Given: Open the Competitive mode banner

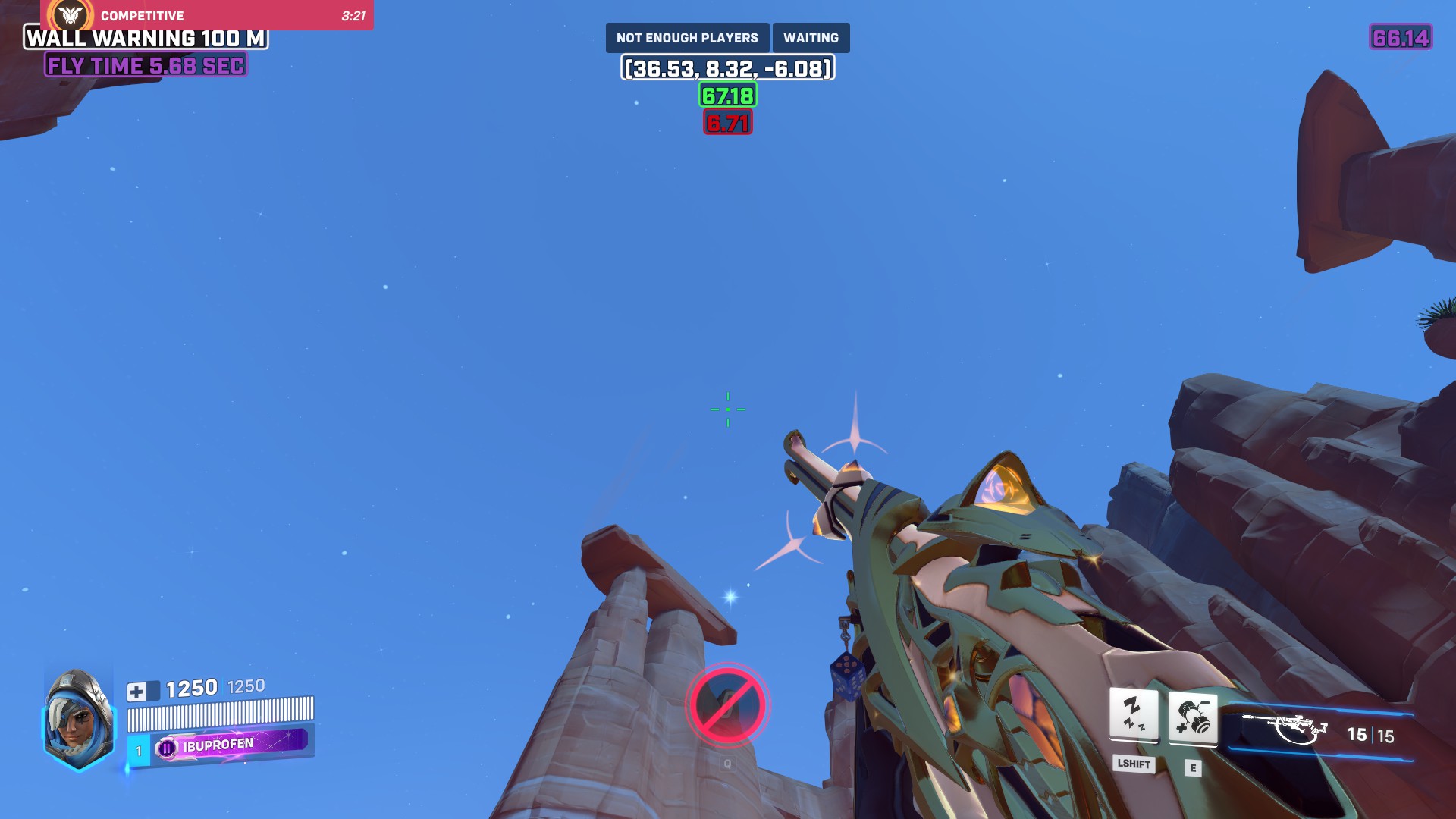Looking at the screenshot, I should click(206, 15).
